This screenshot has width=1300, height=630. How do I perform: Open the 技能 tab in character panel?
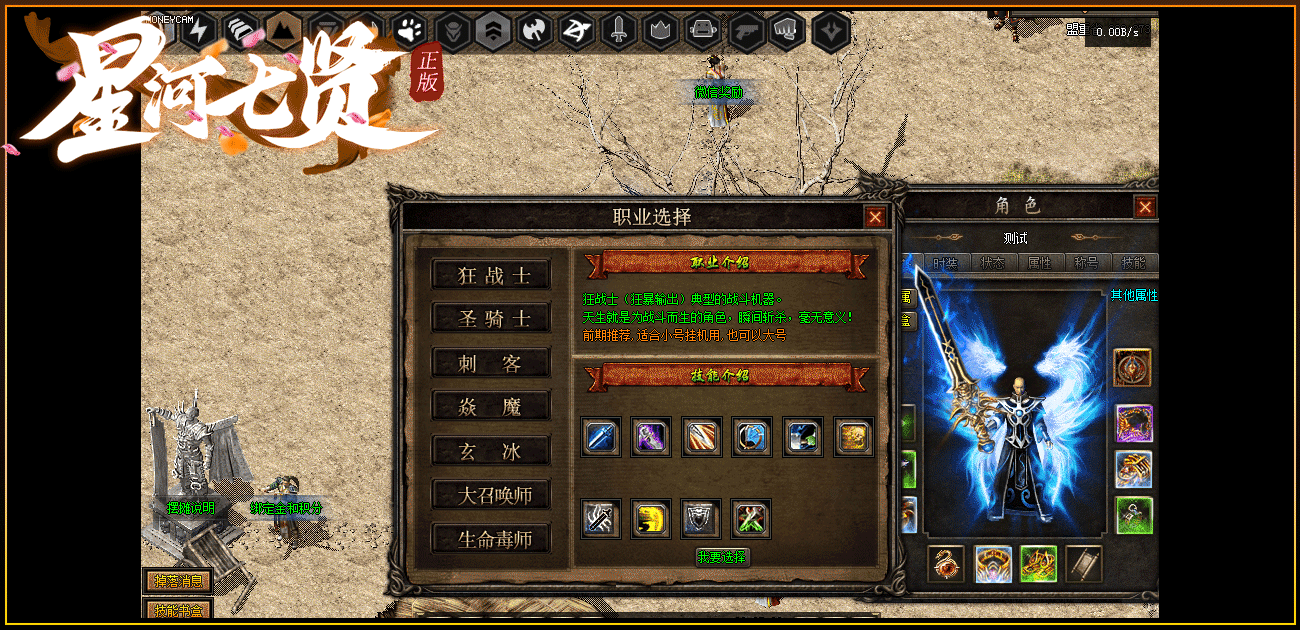click(x=1134, y=263)
